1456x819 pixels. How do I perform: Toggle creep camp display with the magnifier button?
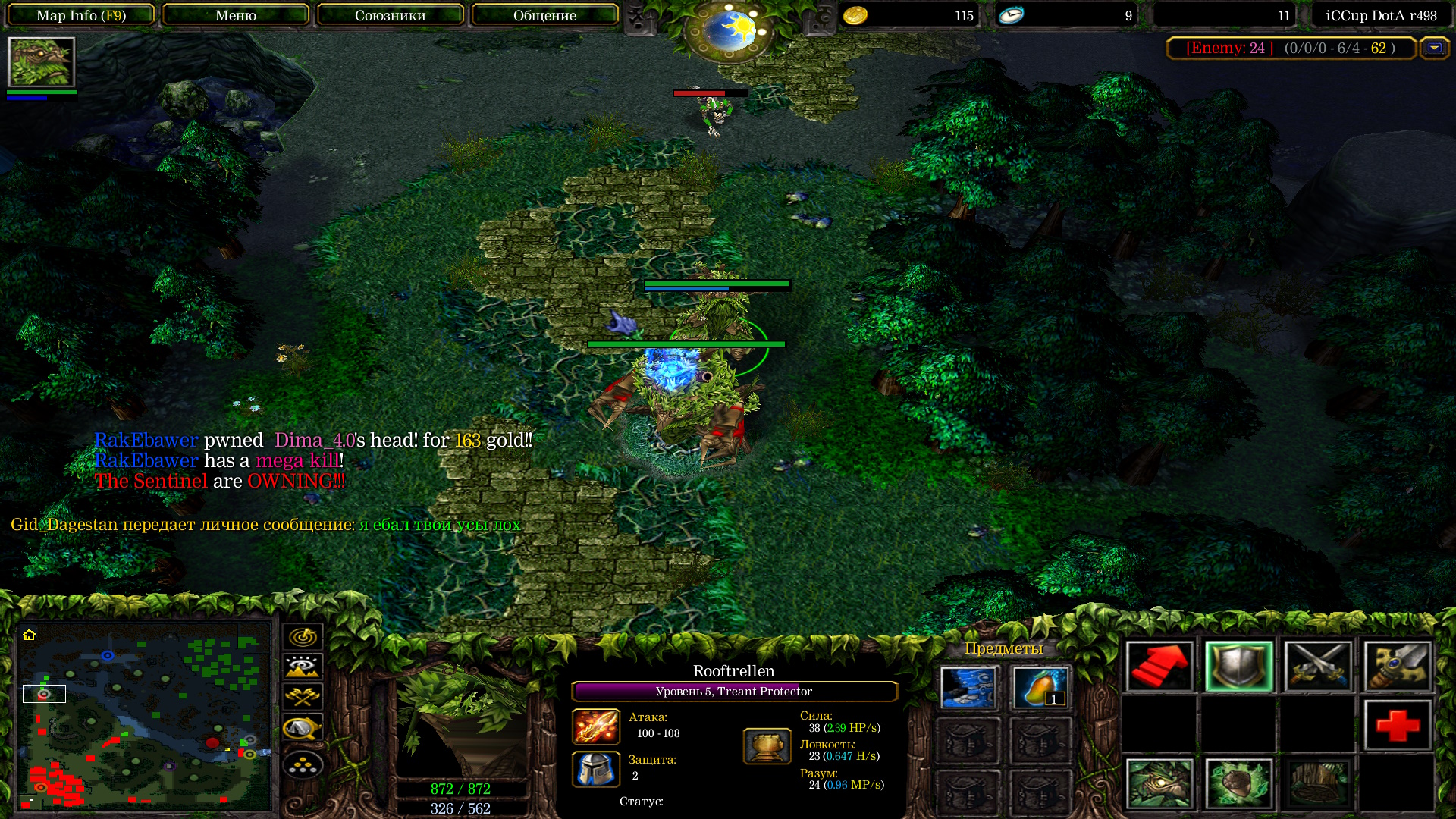(x=303, y=728)
